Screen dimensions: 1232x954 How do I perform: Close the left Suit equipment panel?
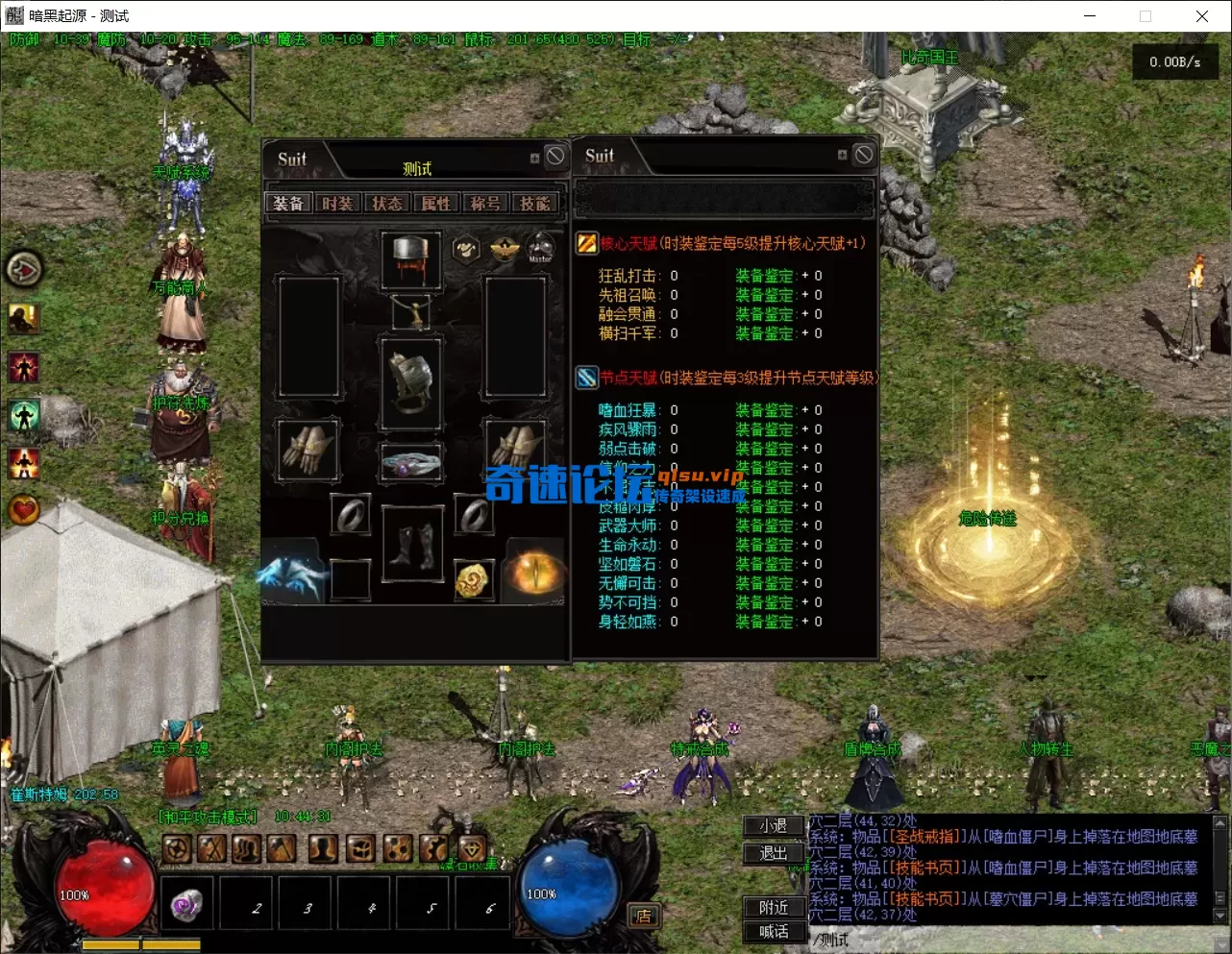pos(555,157)
